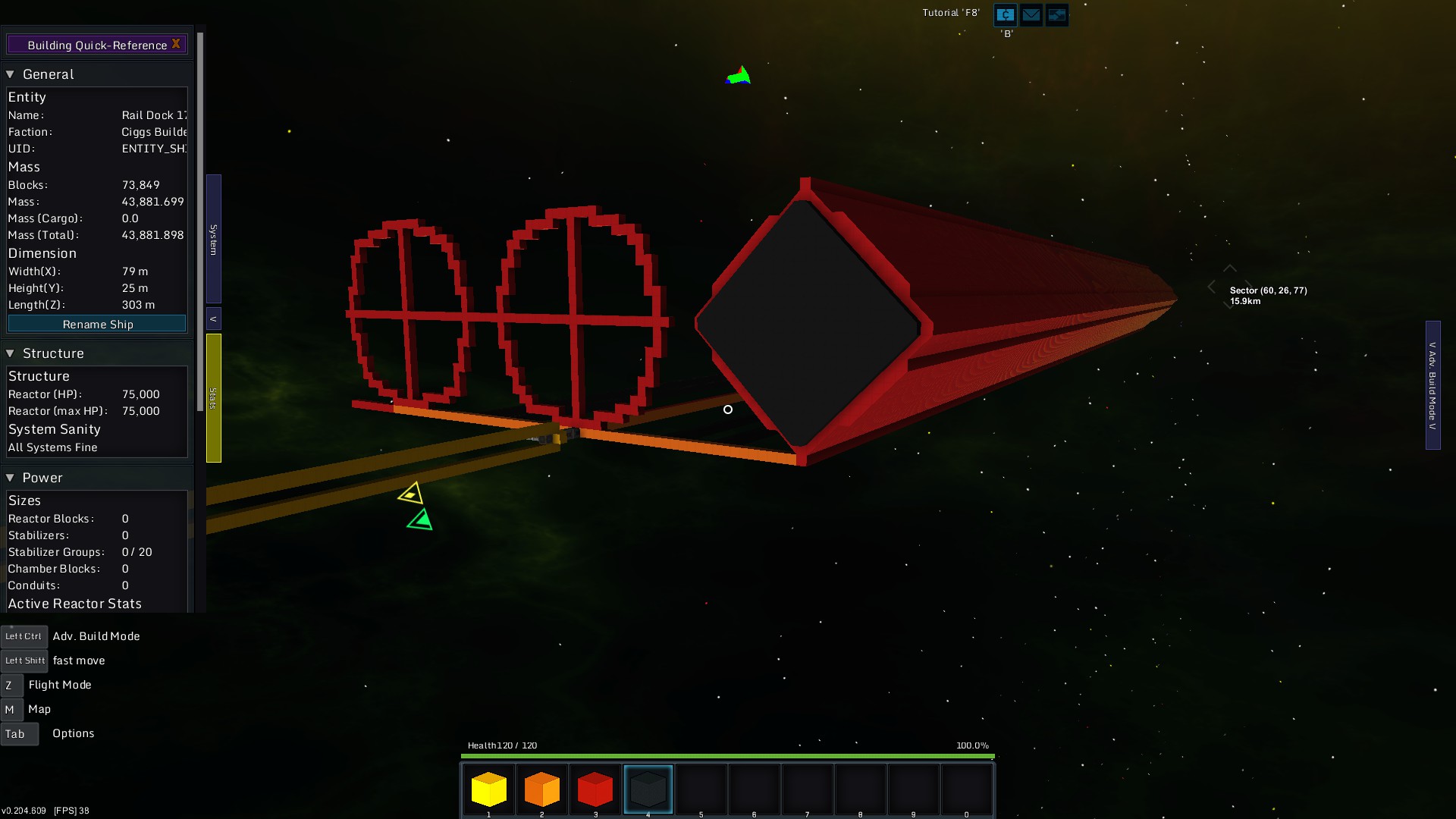Open the mail envelope icon
The height and width of the screenshot is (819, 1456).
pos(1031,14)
